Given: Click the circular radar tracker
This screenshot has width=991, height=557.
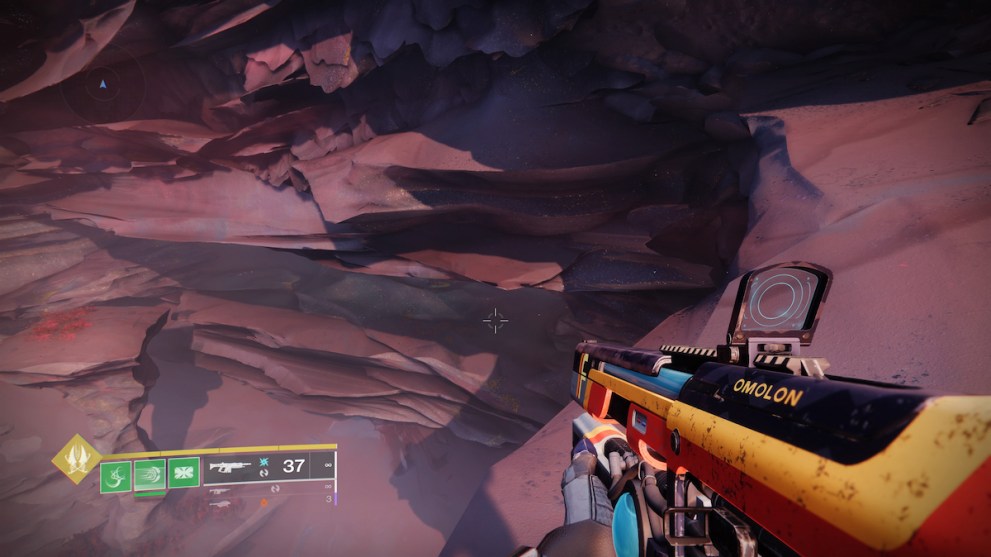Looking at the screenshot, I should 102,87.
